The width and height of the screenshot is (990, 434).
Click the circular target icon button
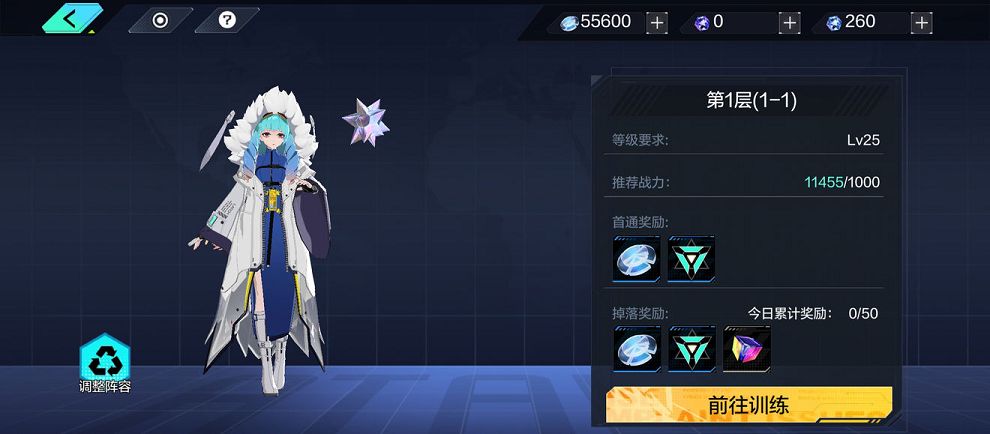click(160, 20)
